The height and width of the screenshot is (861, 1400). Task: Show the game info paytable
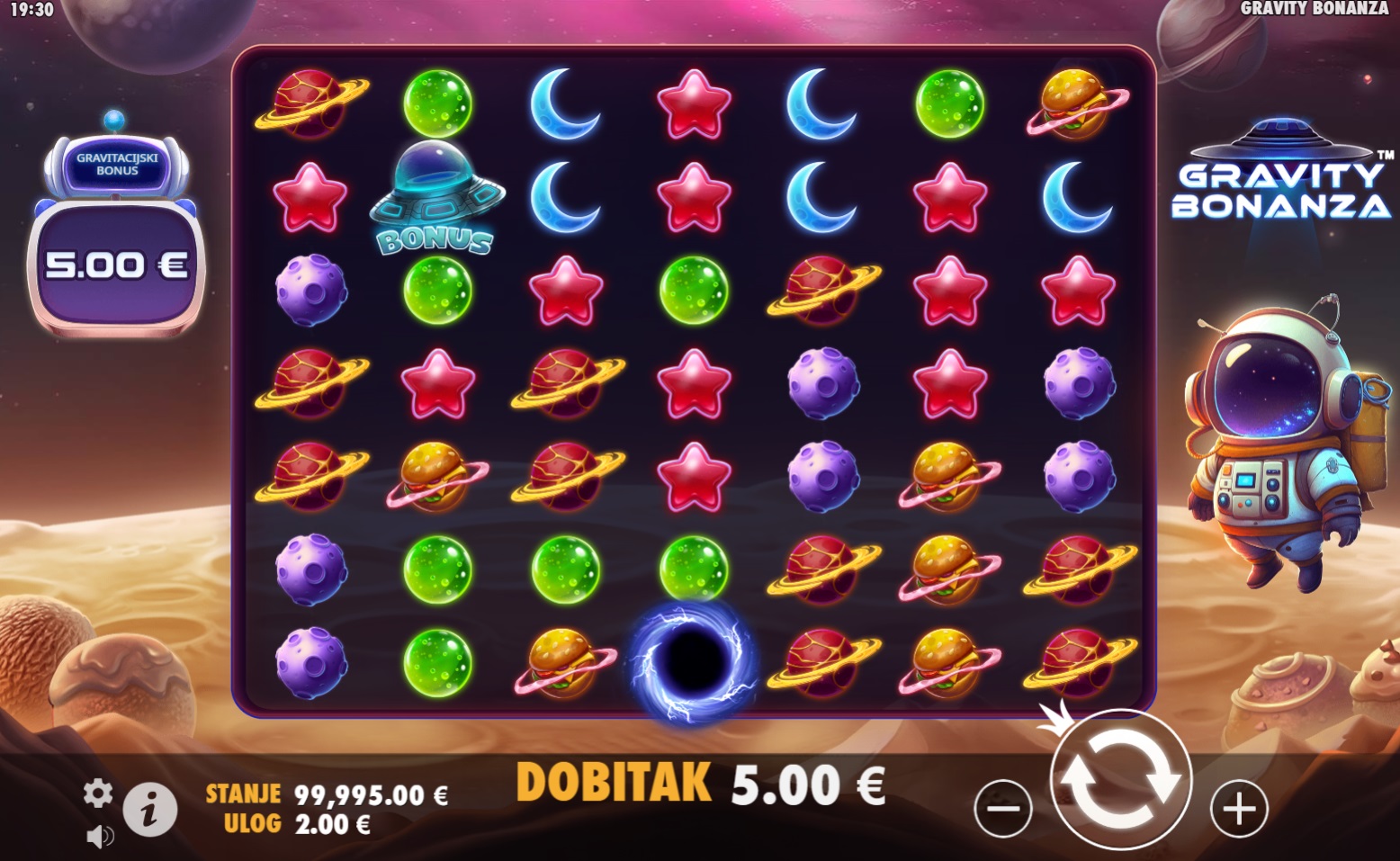149,810
